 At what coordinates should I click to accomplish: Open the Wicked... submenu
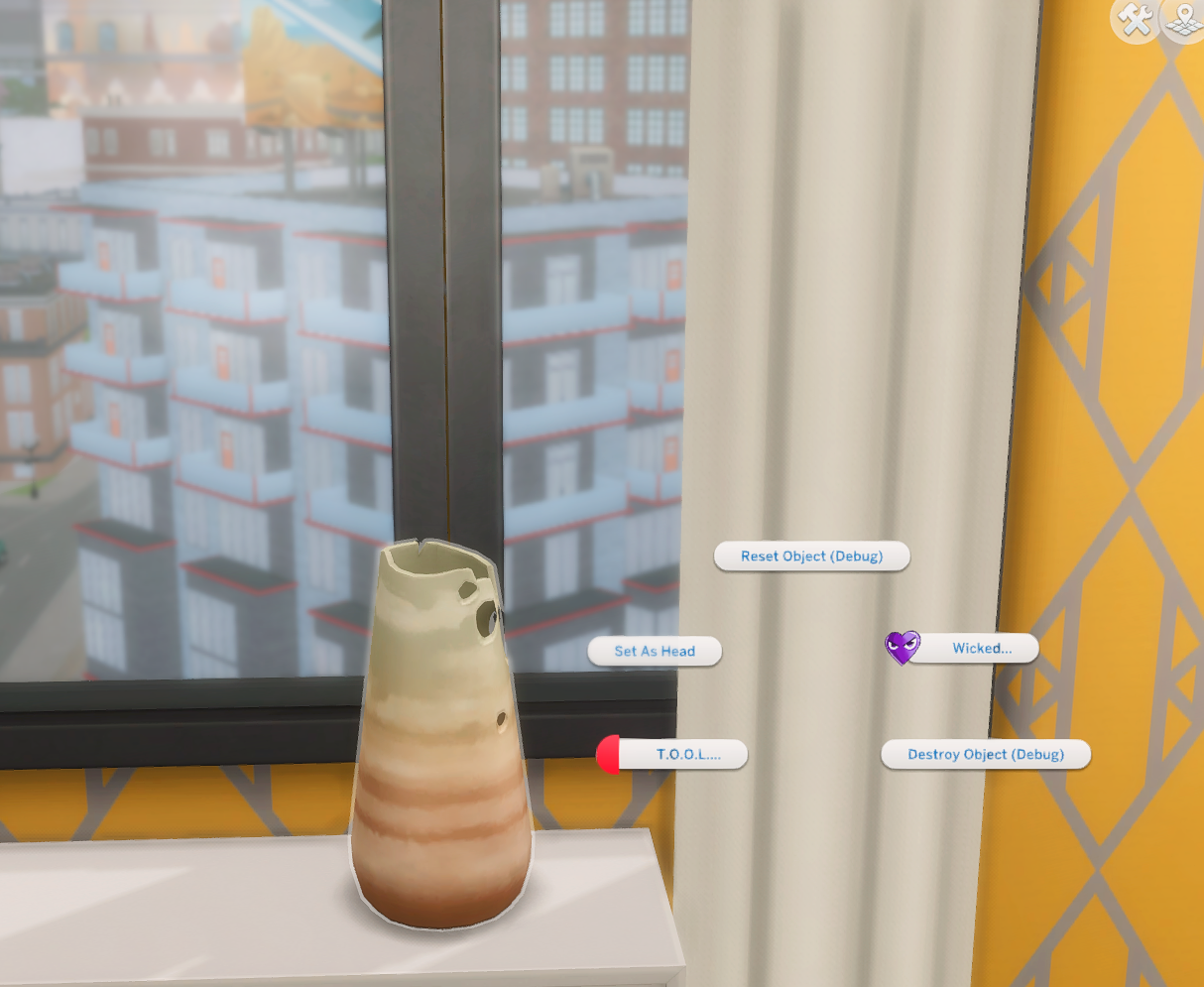click(973, 649)
